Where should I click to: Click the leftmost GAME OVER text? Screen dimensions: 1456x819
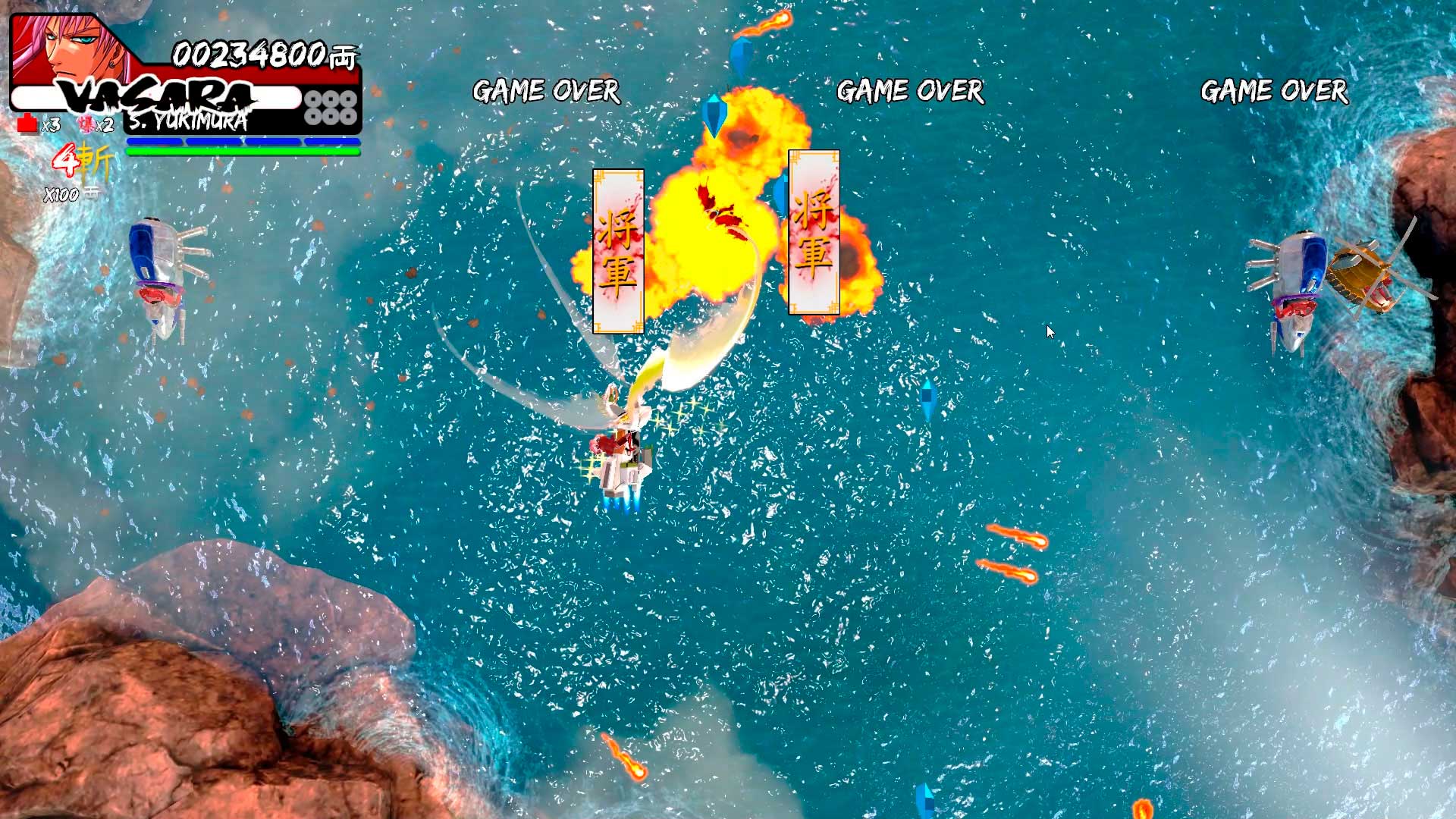pyautogui.click(x=544, y=91)
